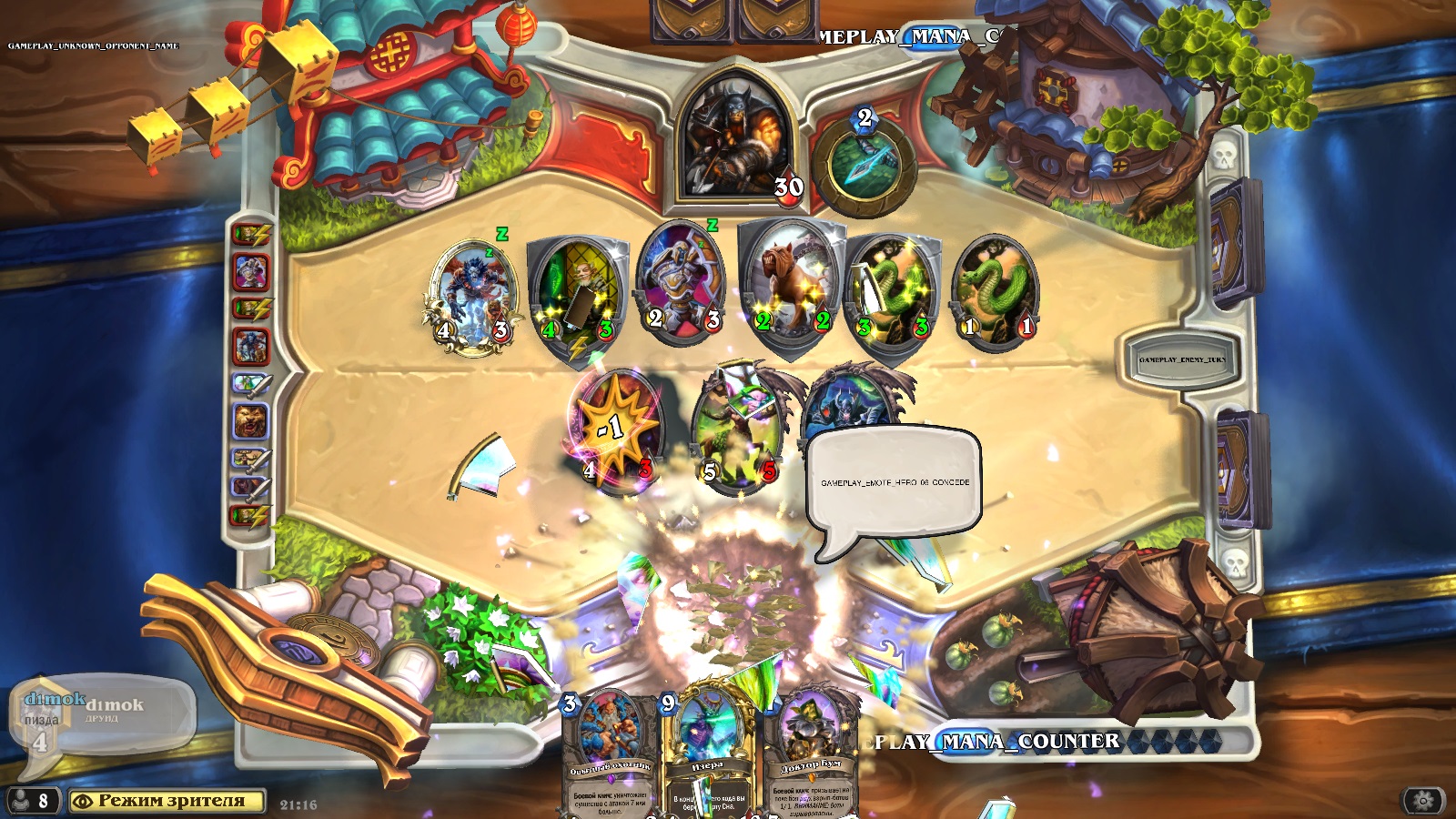Open the gear settings menu
This screenshot has width=1456, height=819.
pyautogui.click(x=1423, y=801)
